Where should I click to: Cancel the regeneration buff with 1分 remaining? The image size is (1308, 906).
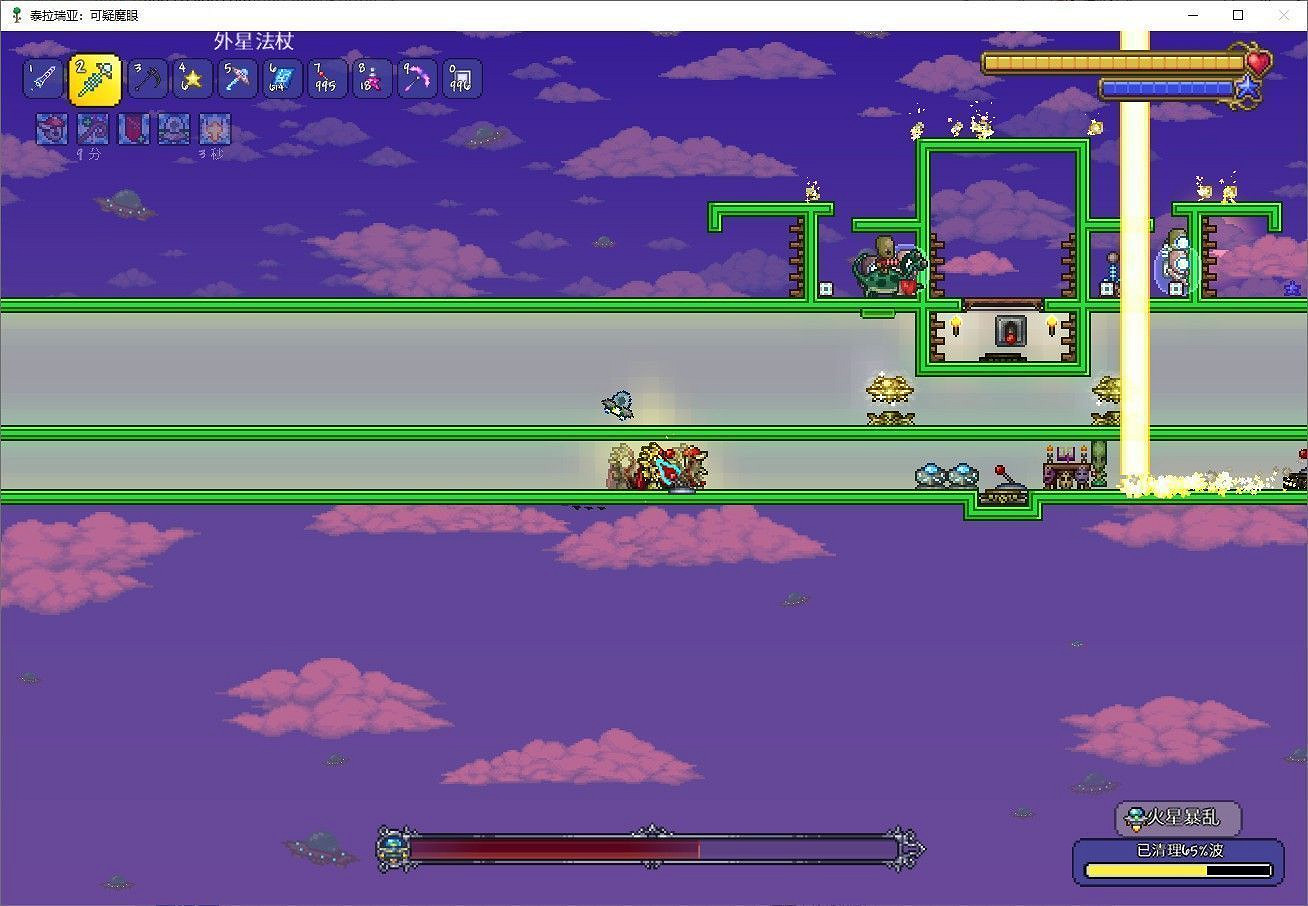tap(92, 128)
